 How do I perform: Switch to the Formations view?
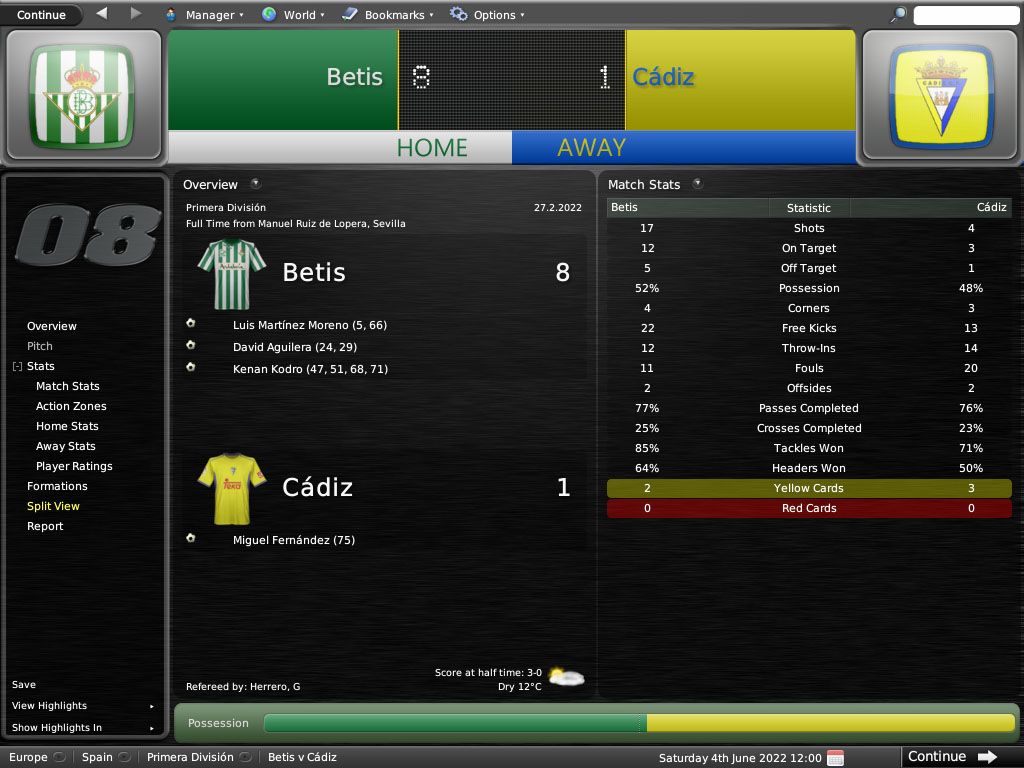tap(57, 486)
